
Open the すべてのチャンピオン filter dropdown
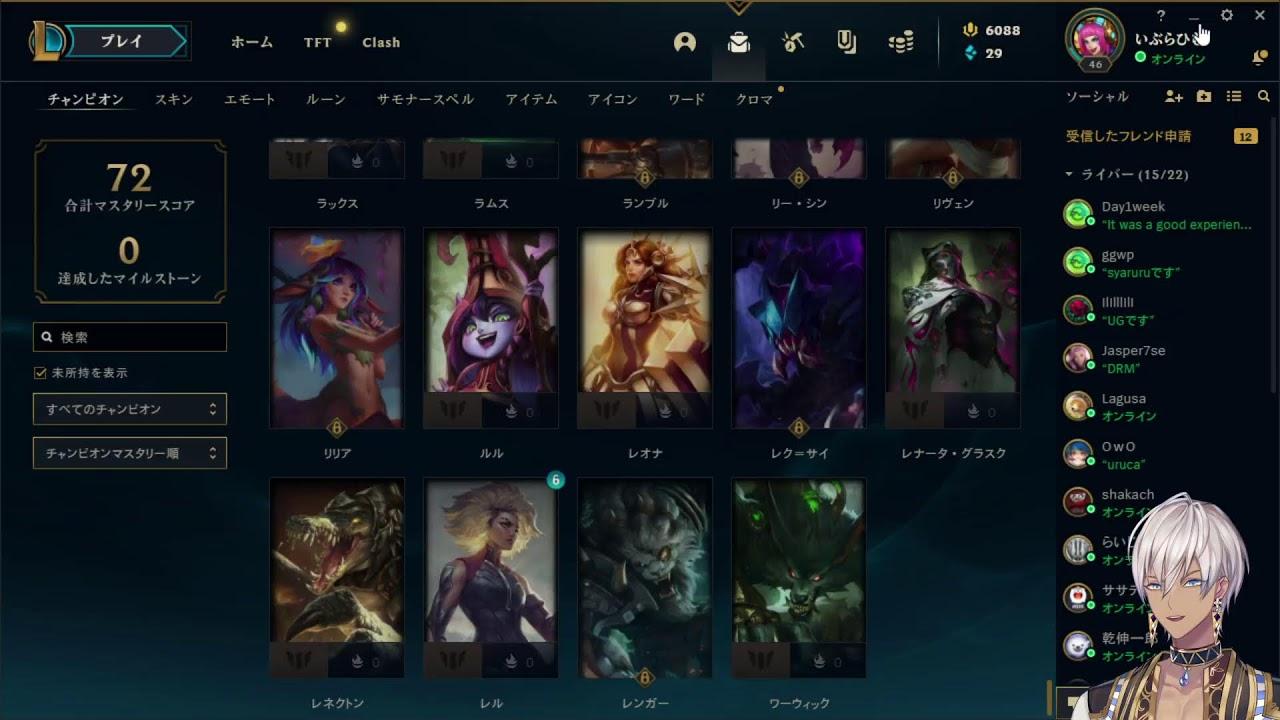(130, 409)
